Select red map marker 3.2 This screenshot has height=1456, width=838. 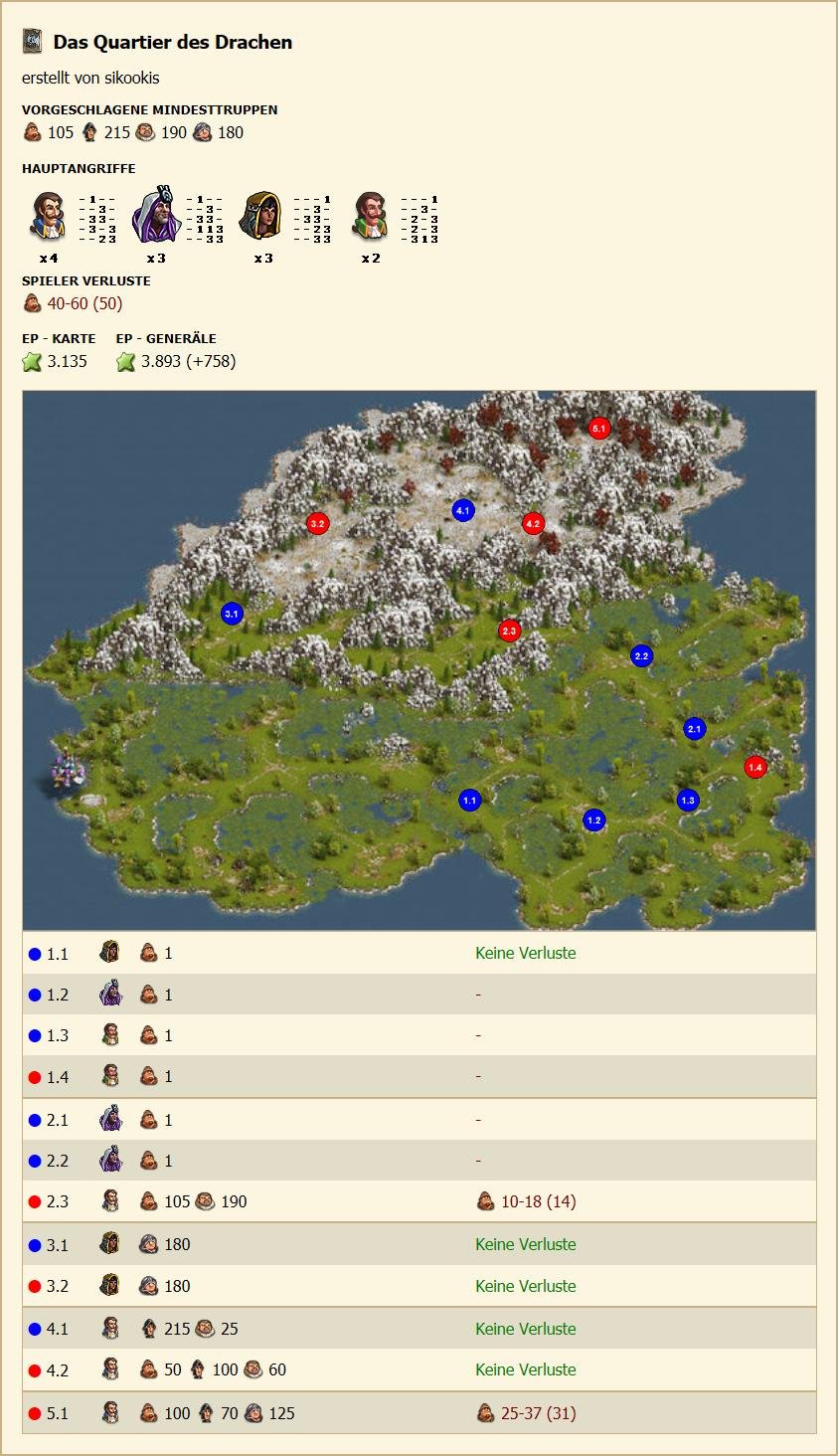click(317, 523)
